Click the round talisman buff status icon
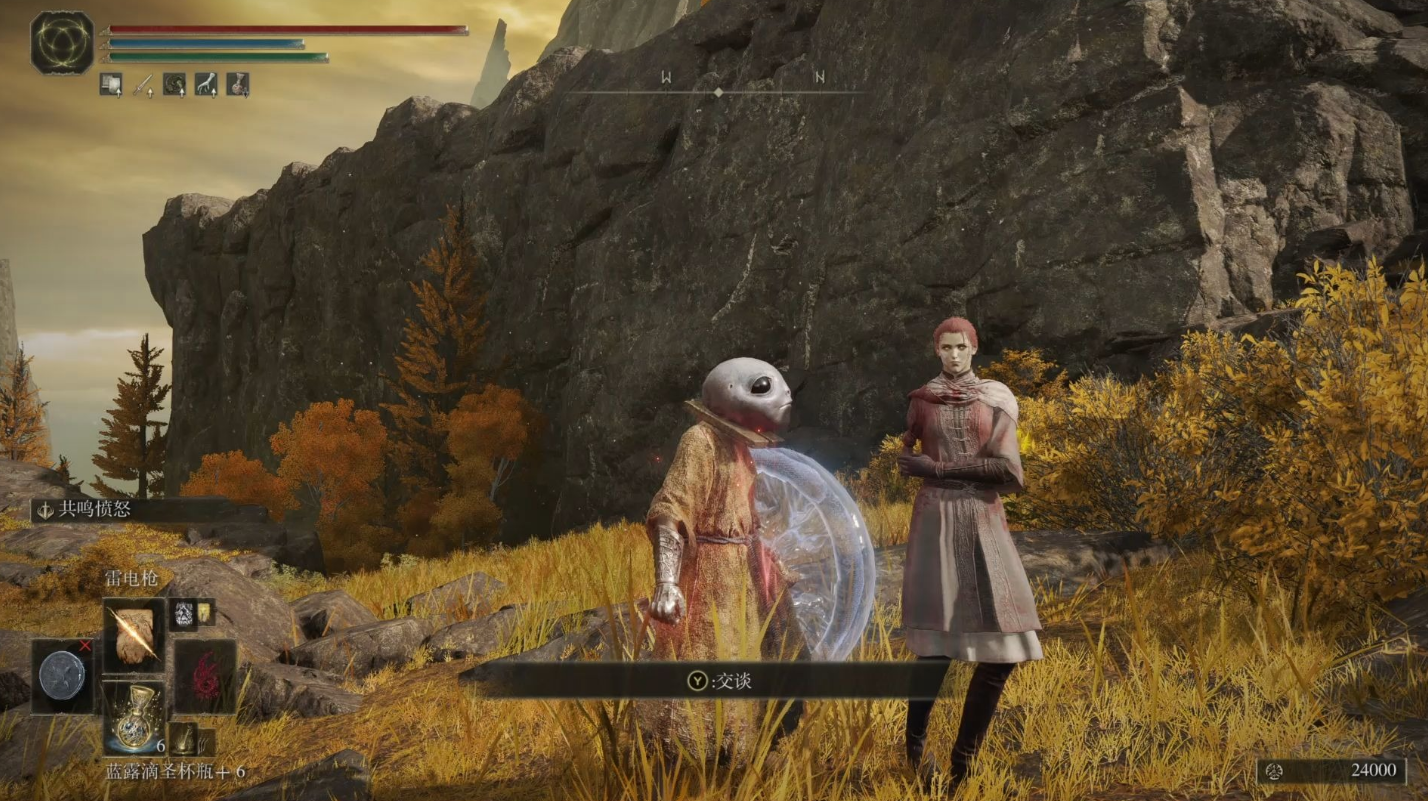The image size is (1428, 801). (x=174, y=84)
